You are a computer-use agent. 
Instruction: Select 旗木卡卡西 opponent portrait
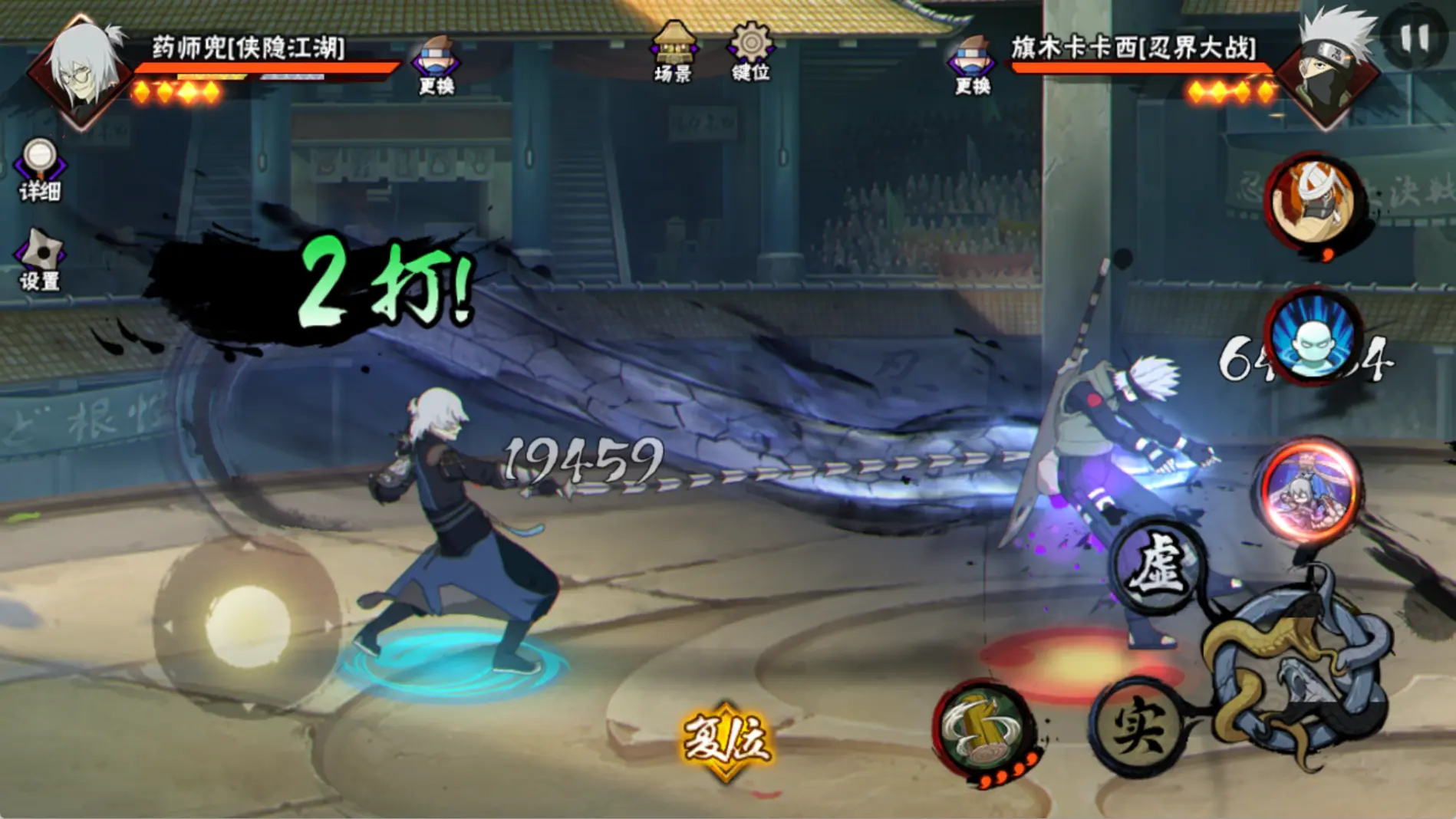pos(1329,71)
